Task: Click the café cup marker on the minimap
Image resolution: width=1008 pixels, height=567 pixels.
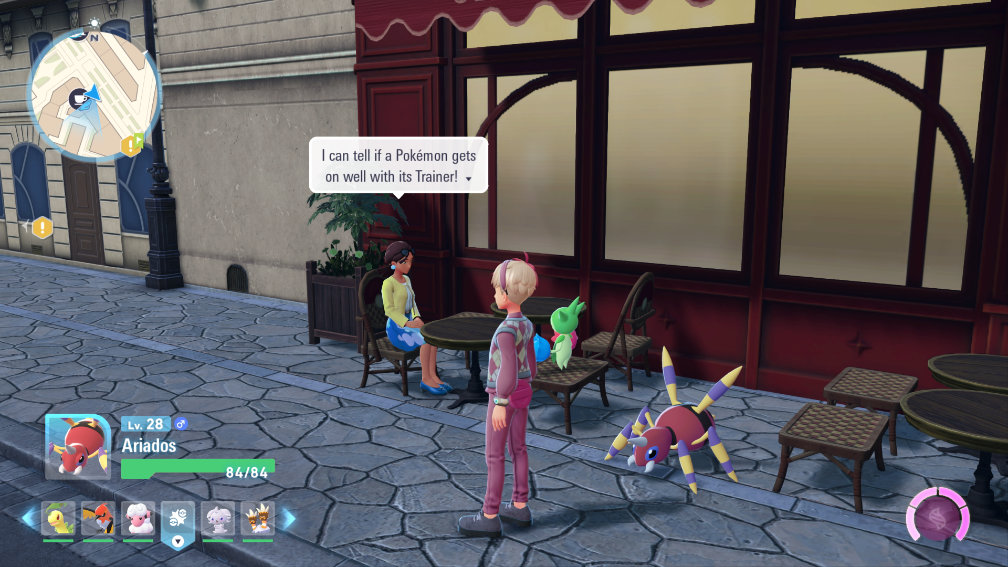Action: (77, 97)
